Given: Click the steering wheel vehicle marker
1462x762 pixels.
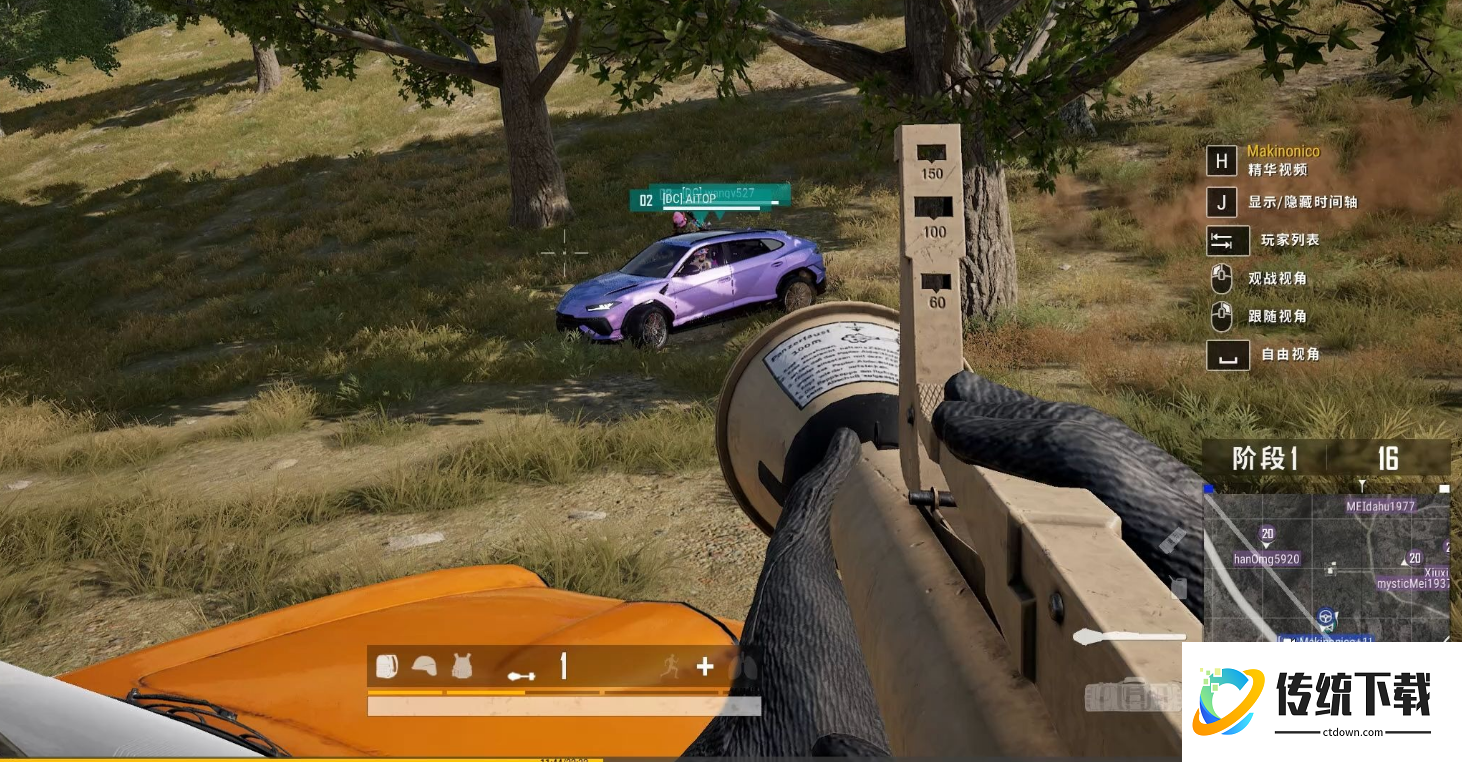Looking at the screenshot, I should (x=1326, y=617).
